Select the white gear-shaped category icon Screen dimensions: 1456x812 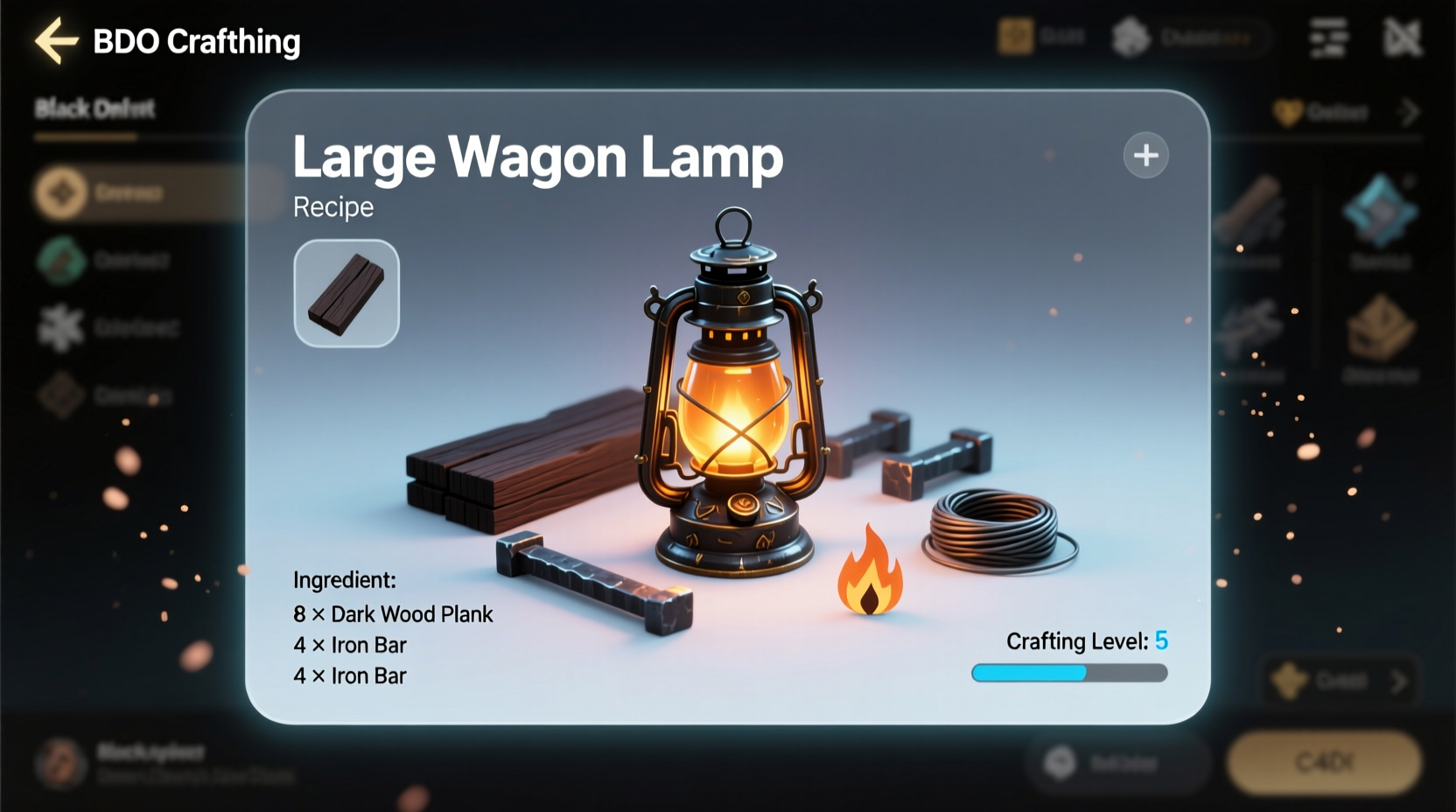click(x=59, y=327)
